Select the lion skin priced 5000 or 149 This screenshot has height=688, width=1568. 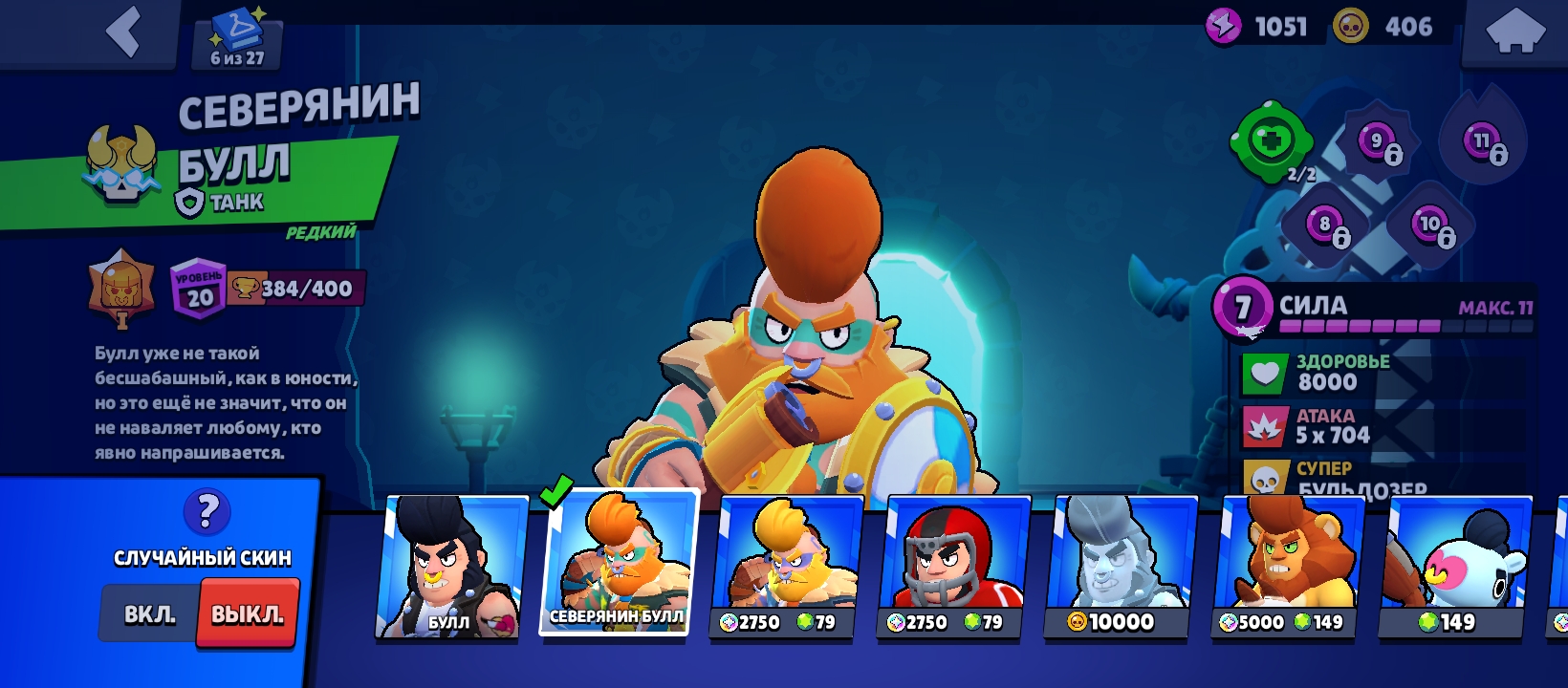(x=1286, y=566)
